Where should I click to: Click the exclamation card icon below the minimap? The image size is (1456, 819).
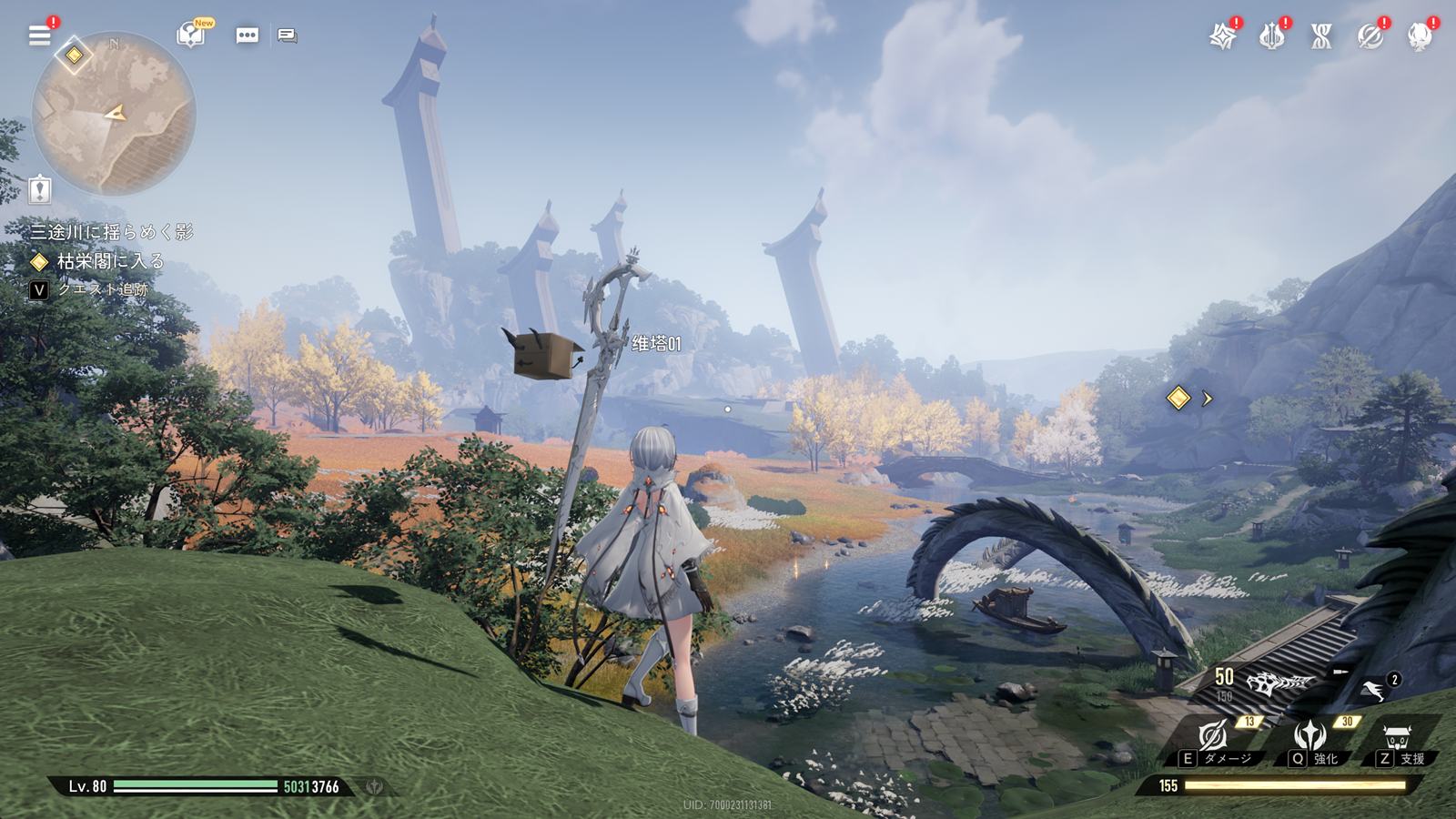40,189
